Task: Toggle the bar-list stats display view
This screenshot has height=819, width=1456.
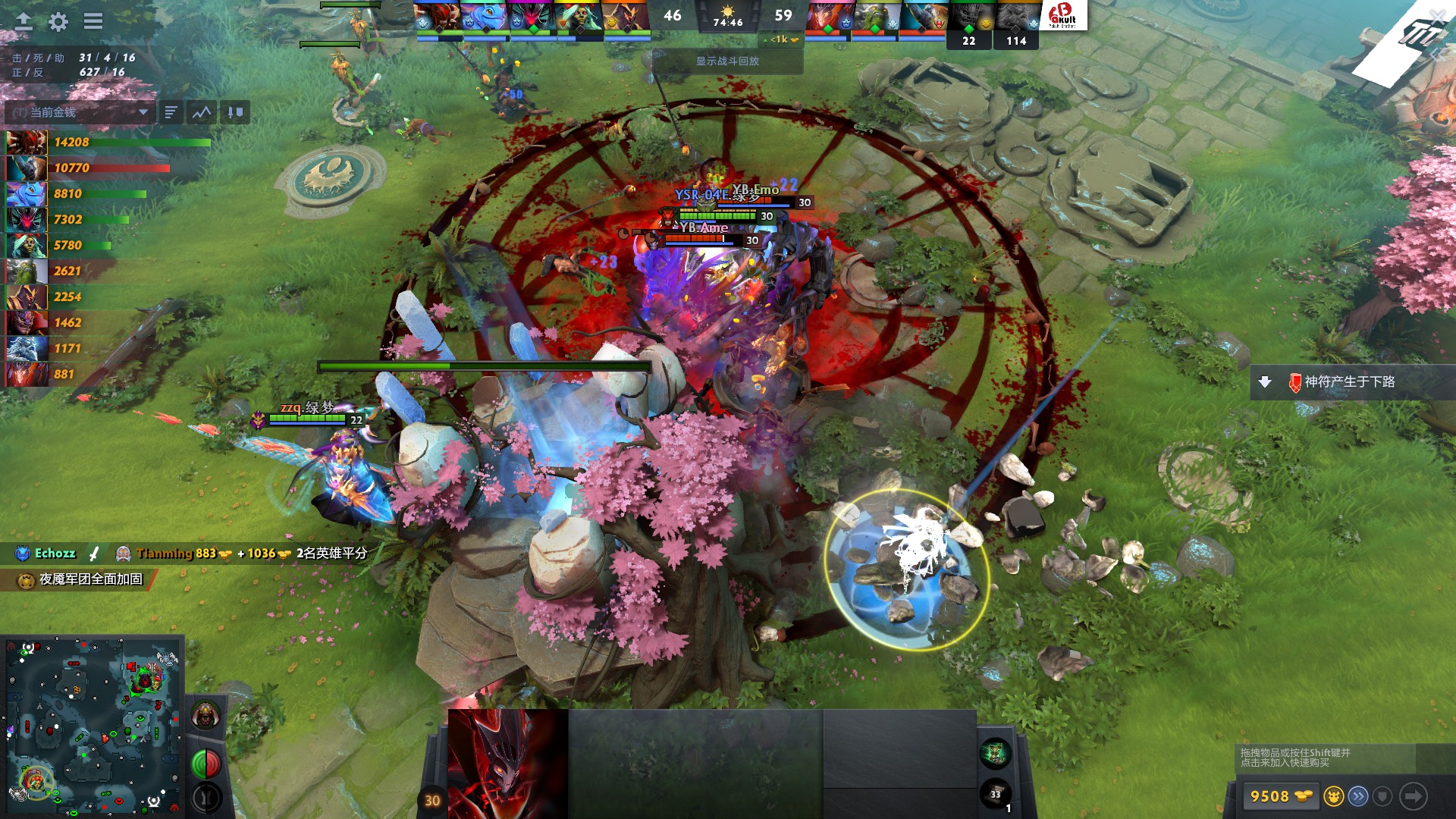Action: pyautogui.click(x=170, y=111)
